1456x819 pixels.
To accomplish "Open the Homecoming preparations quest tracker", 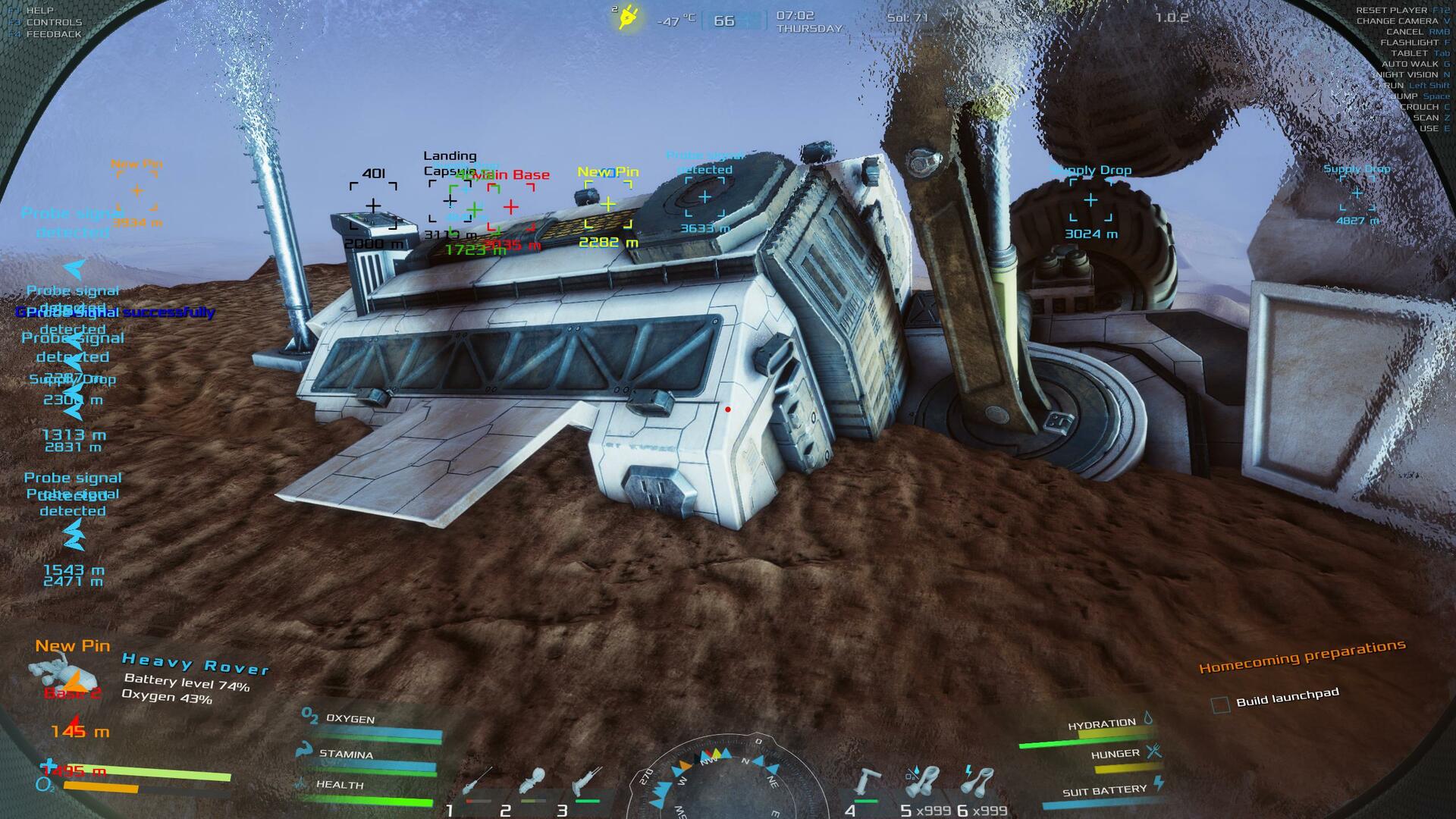I will [1301, 657].
